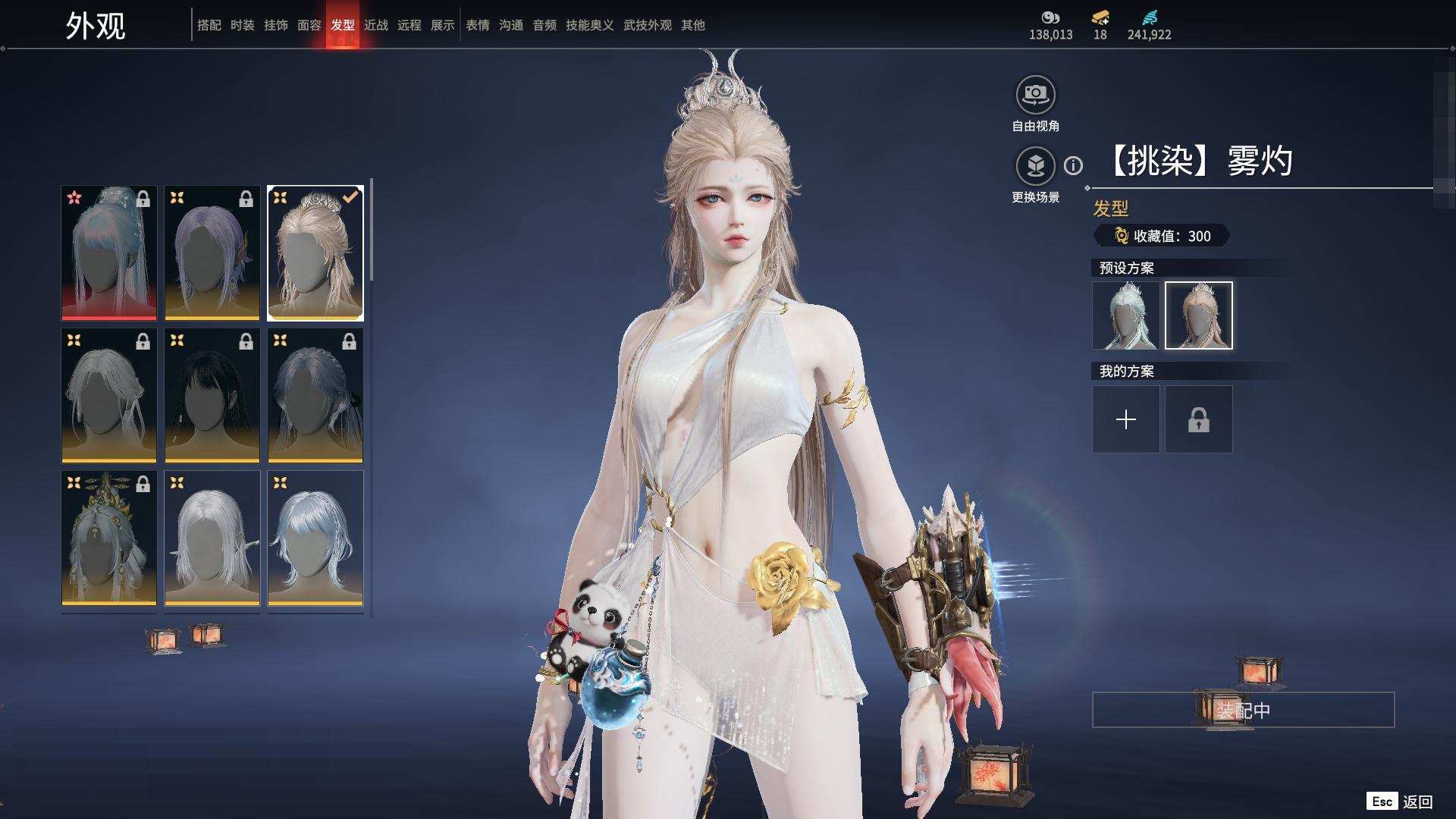The height and width of the screenshot is (819, 1456).
Task: Pick the locked black hairstyle card
Action: click(212, 395)
